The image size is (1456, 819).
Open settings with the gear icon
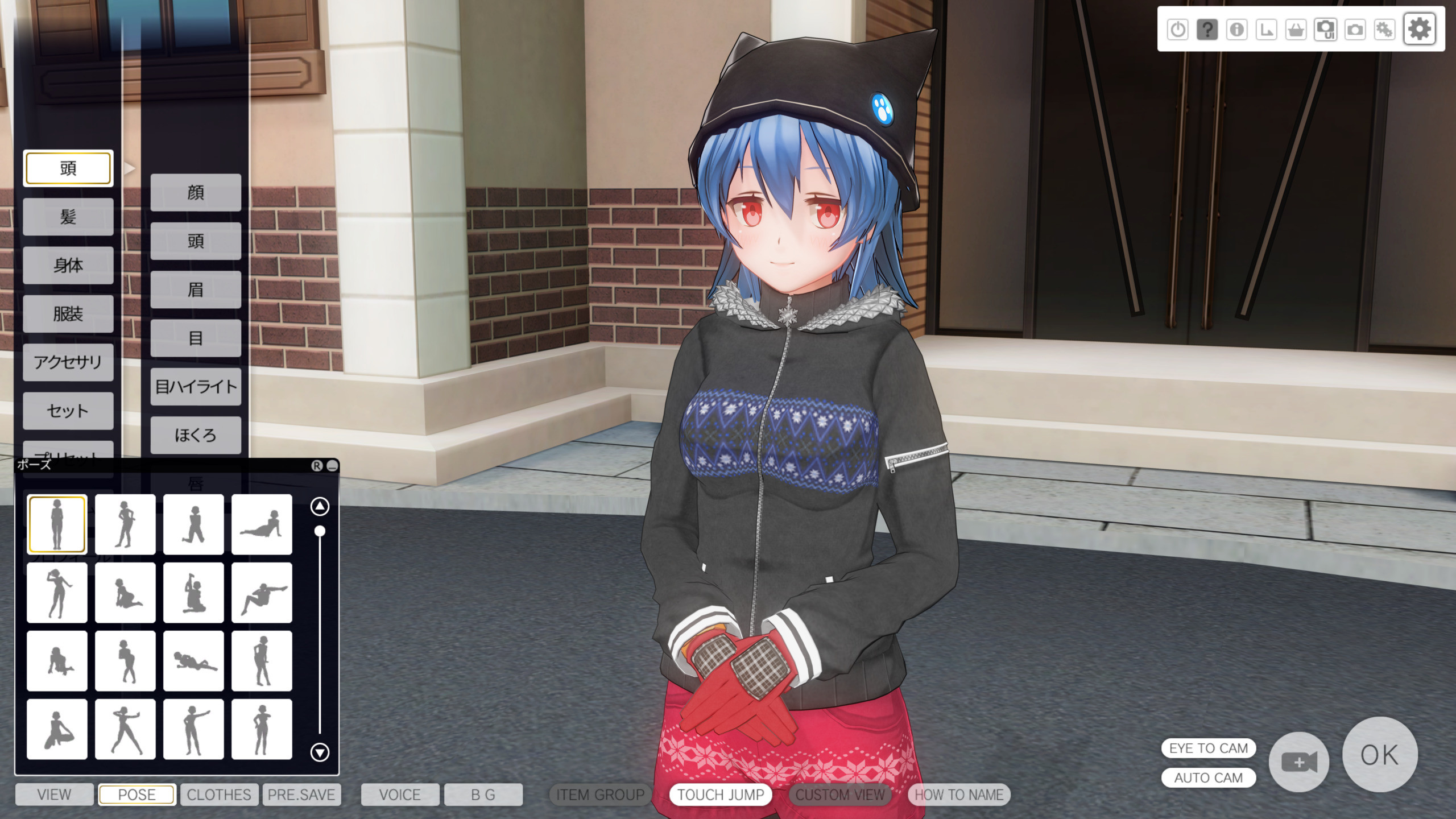tap(1419, 29)
